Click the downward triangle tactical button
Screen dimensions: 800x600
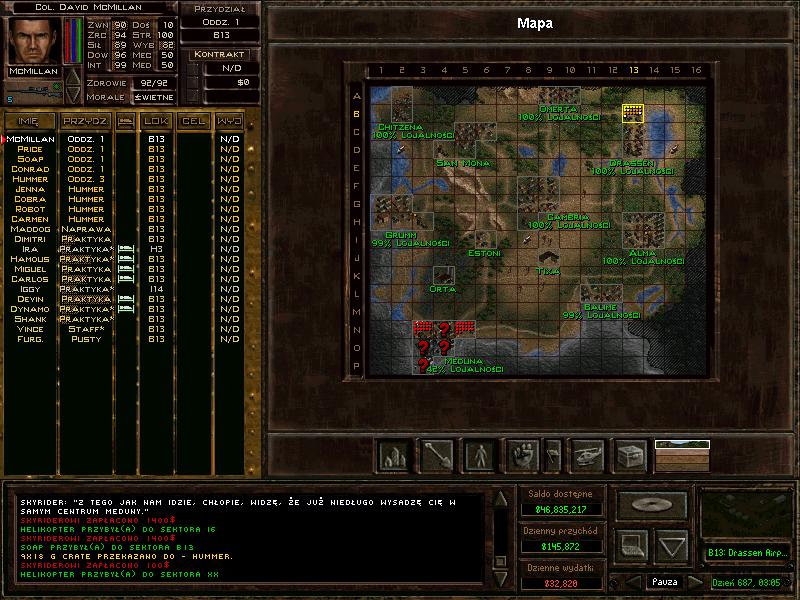[672, 545]
